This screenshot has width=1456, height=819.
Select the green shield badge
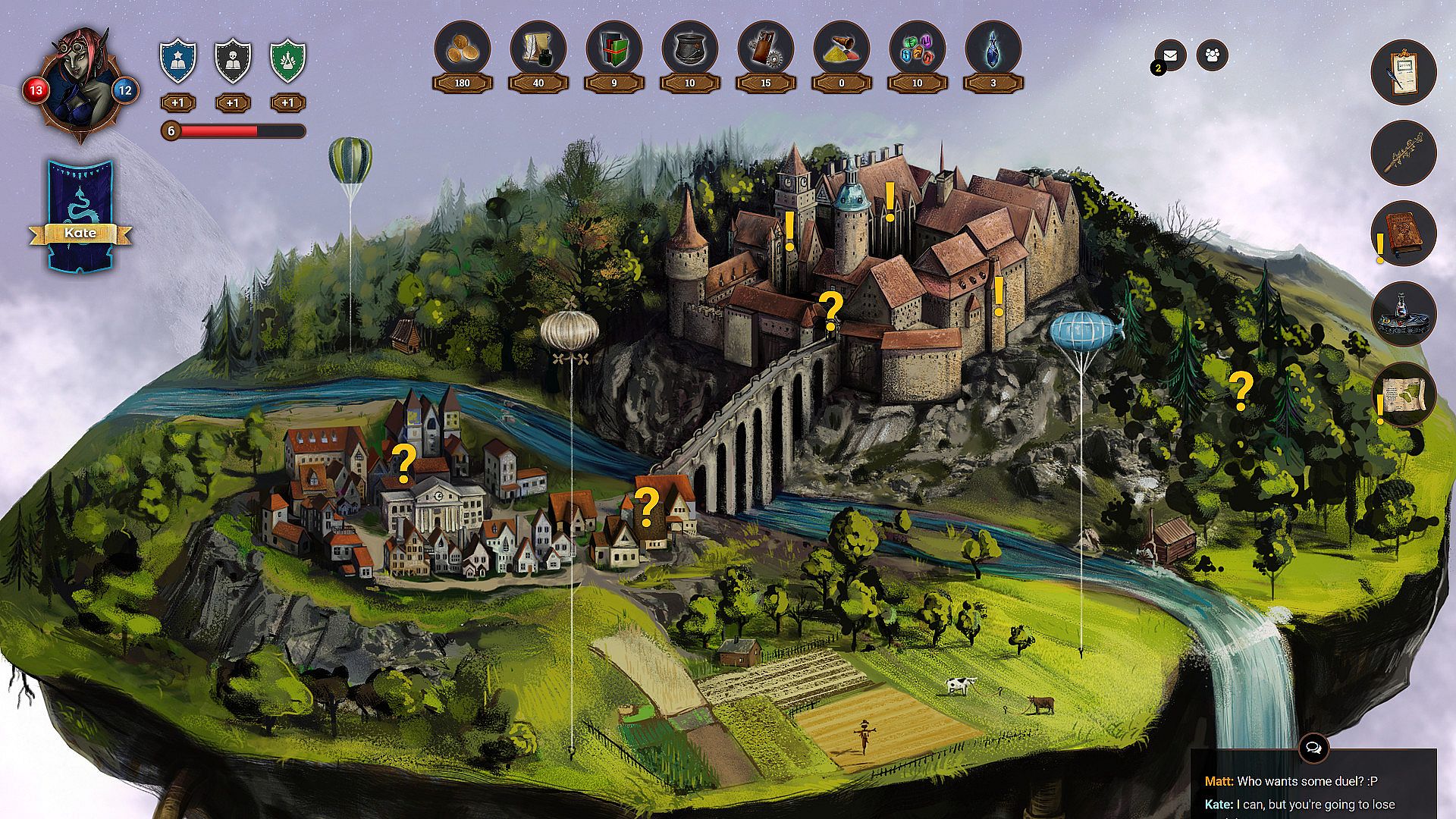(x=288, y=61)
